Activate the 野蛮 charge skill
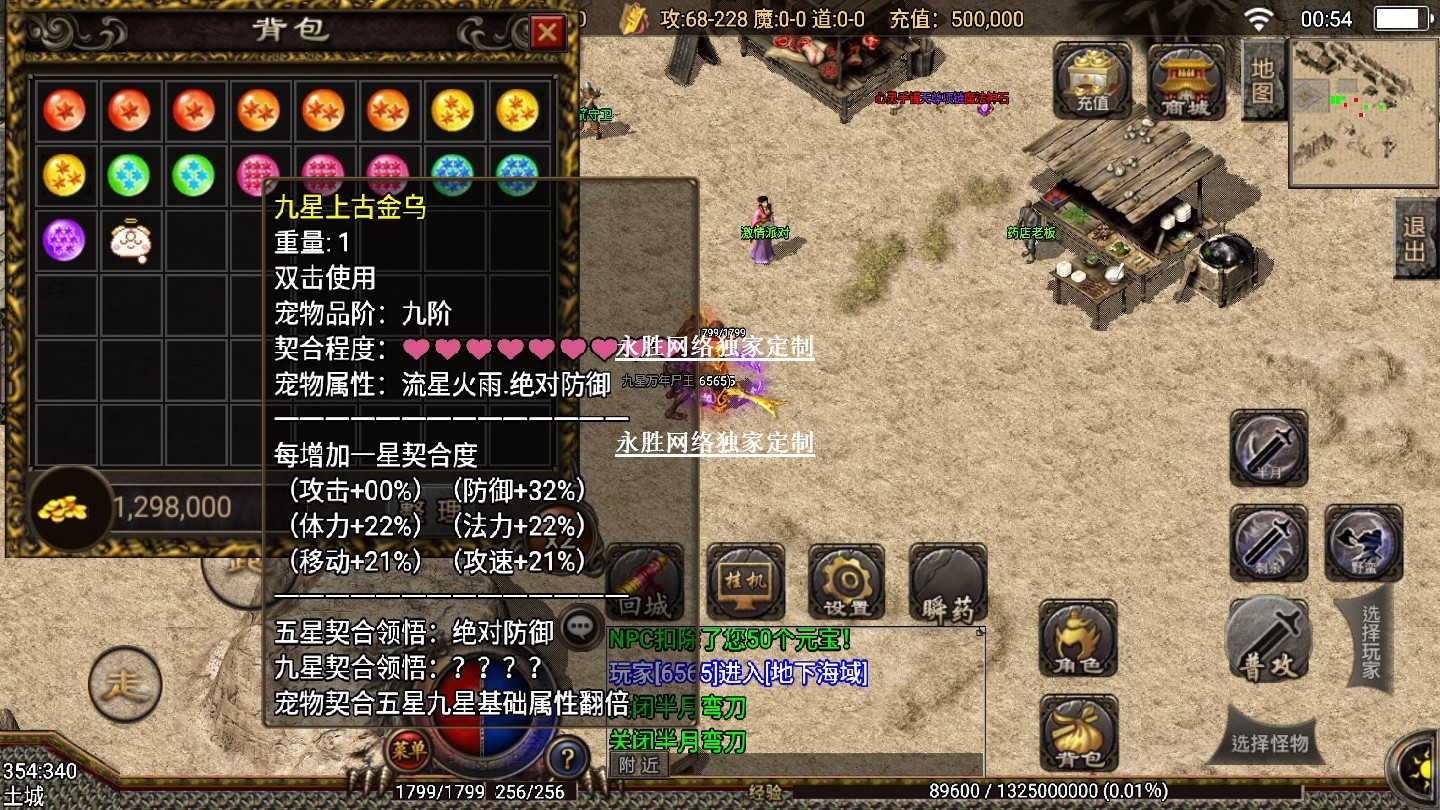 coord(1363,543)
